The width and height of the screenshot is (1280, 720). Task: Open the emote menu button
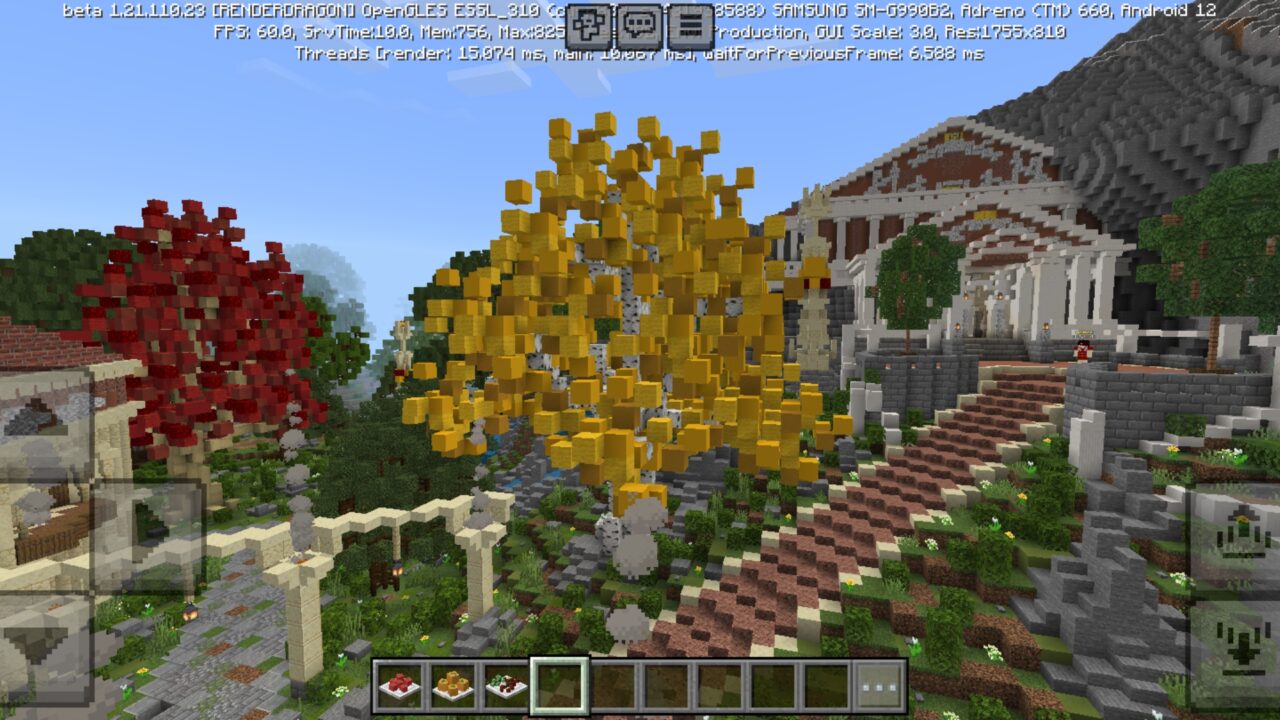(591, 26)
